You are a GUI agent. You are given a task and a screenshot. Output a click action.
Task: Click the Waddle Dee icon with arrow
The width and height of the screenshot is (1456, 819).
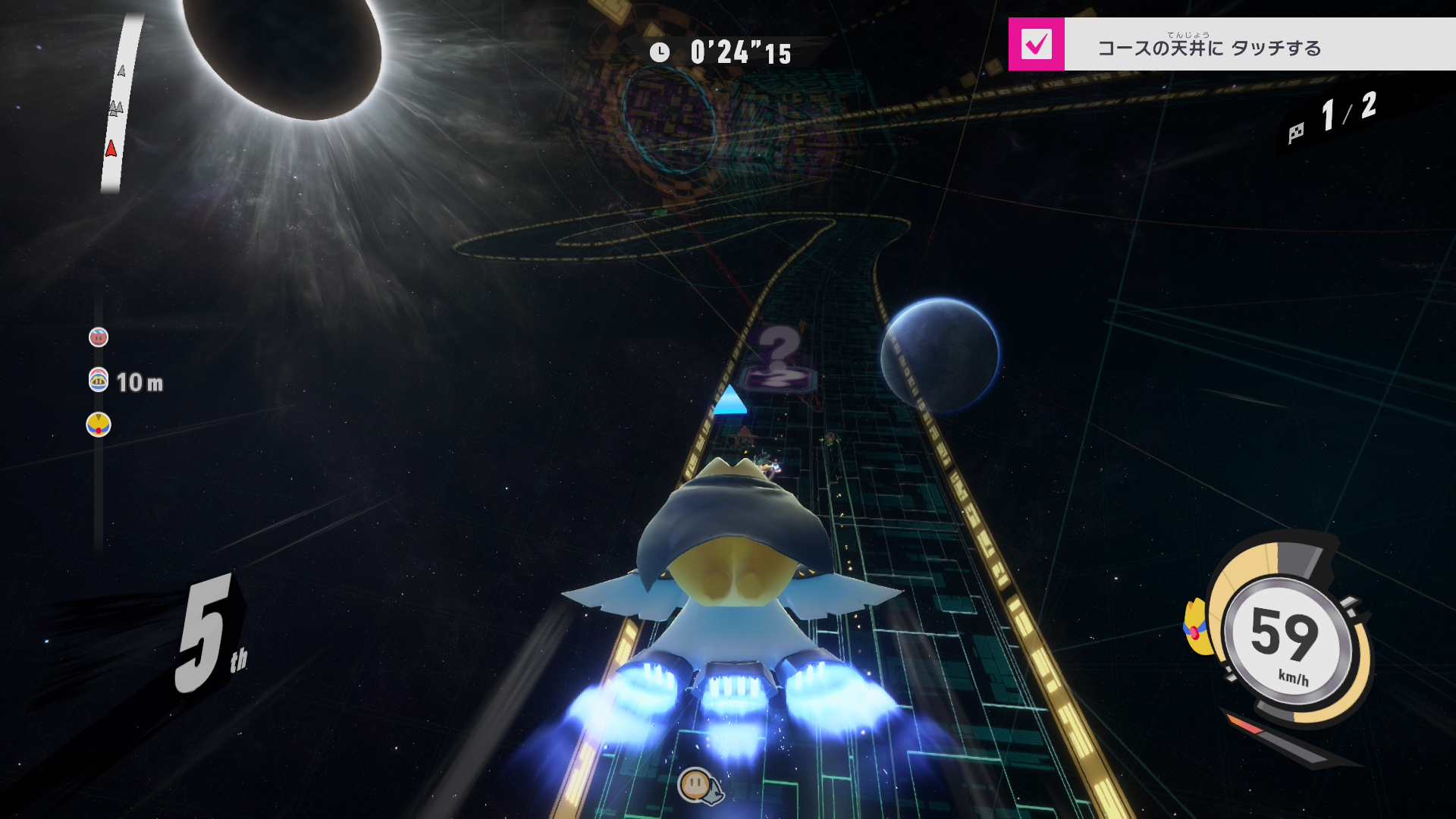698,786
